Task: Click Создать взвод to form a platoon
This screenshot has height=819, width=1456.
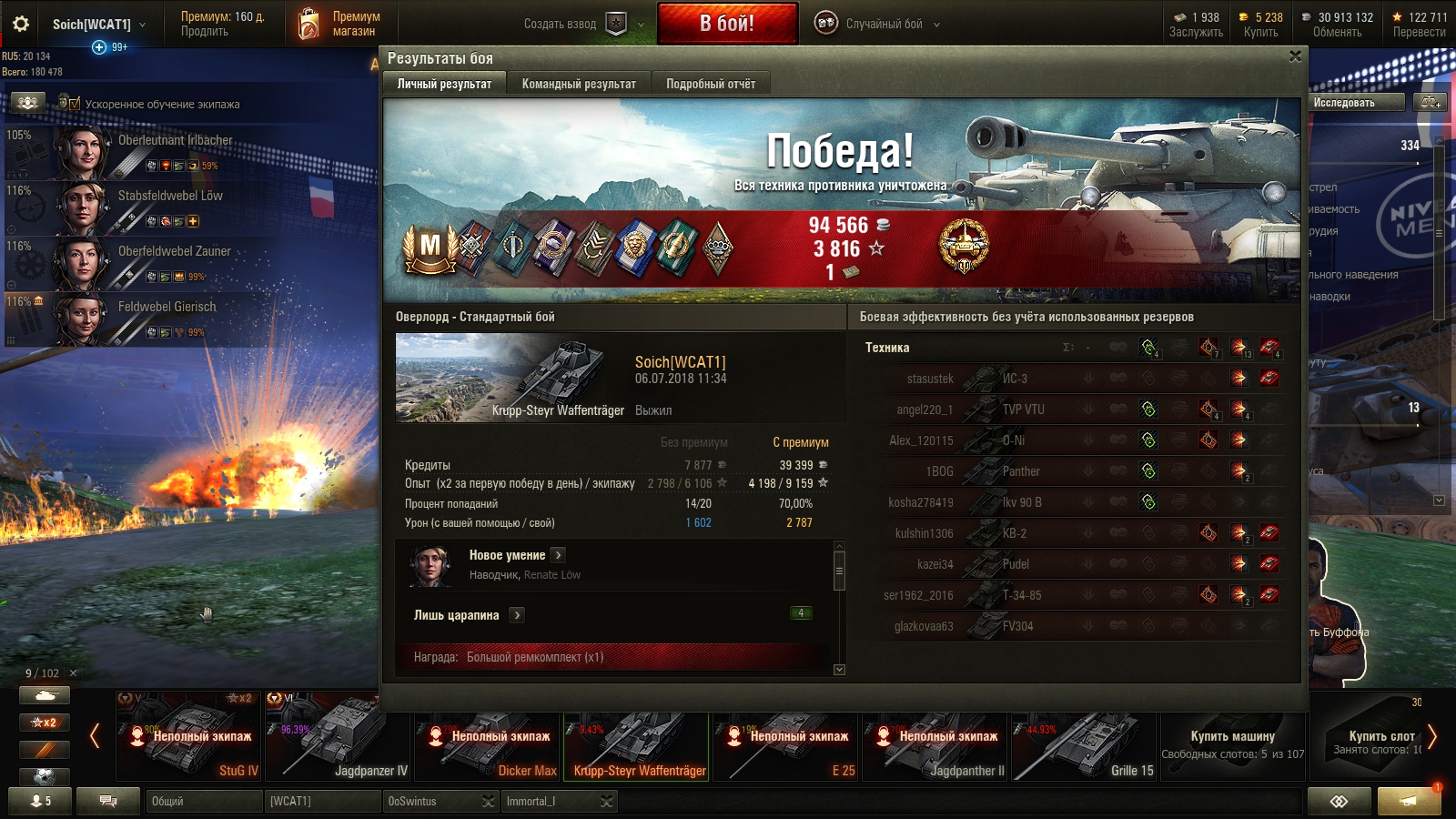Action: pyautogui.click(x=560, y=25)
